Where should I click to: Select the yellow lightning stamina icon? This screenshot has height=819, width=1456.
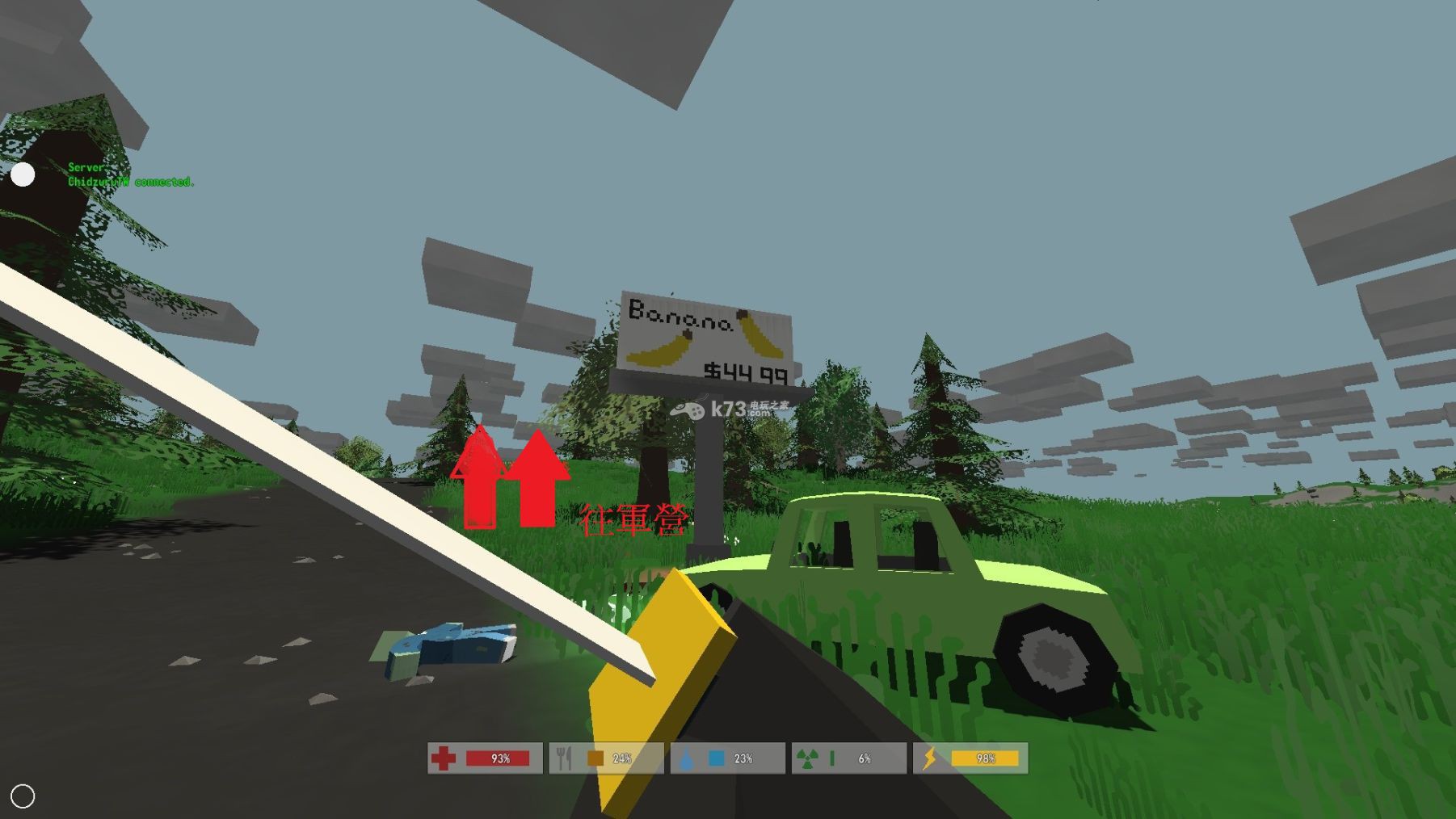coord(931,758)
